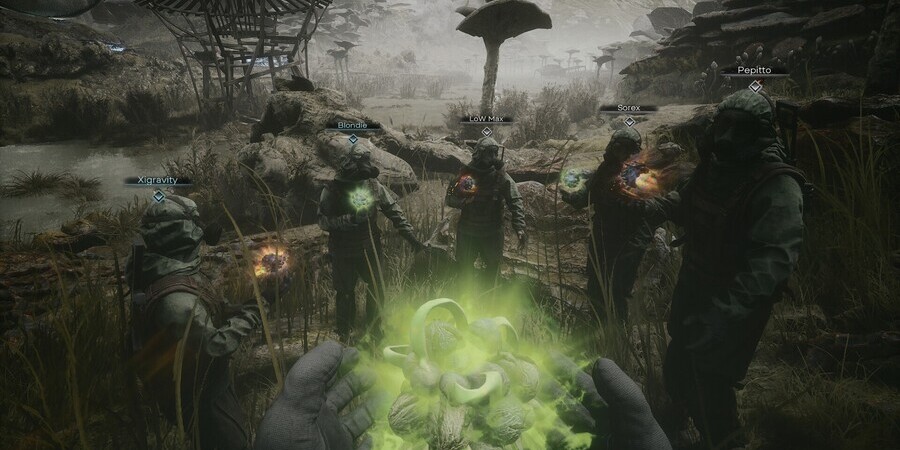The image size is (900, 450).
Task: Click the Pepitto player nameplate
Action: coord(755,72)
